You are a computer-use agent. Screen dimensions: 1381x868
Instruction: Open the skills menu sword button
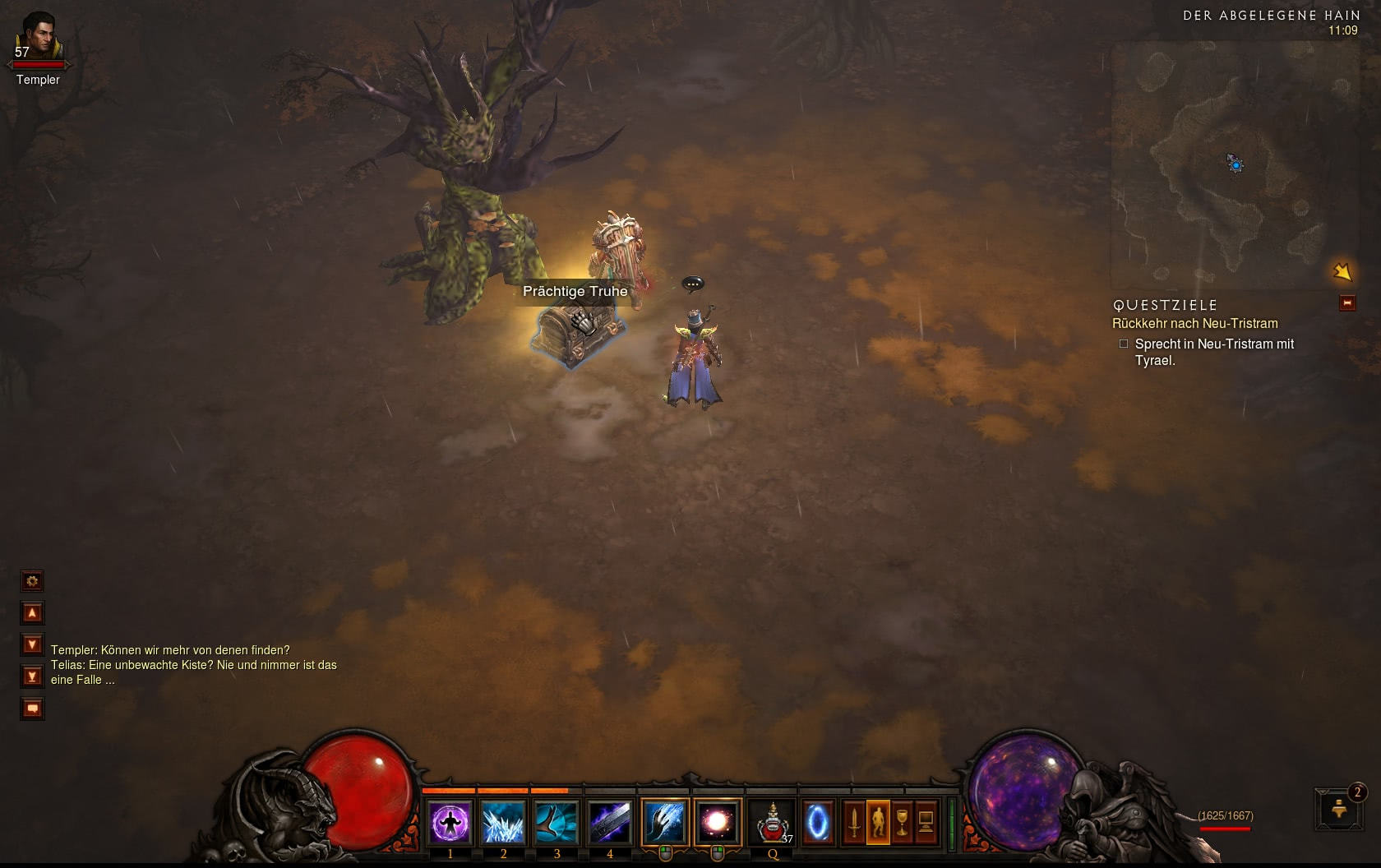tap(854, 822)
